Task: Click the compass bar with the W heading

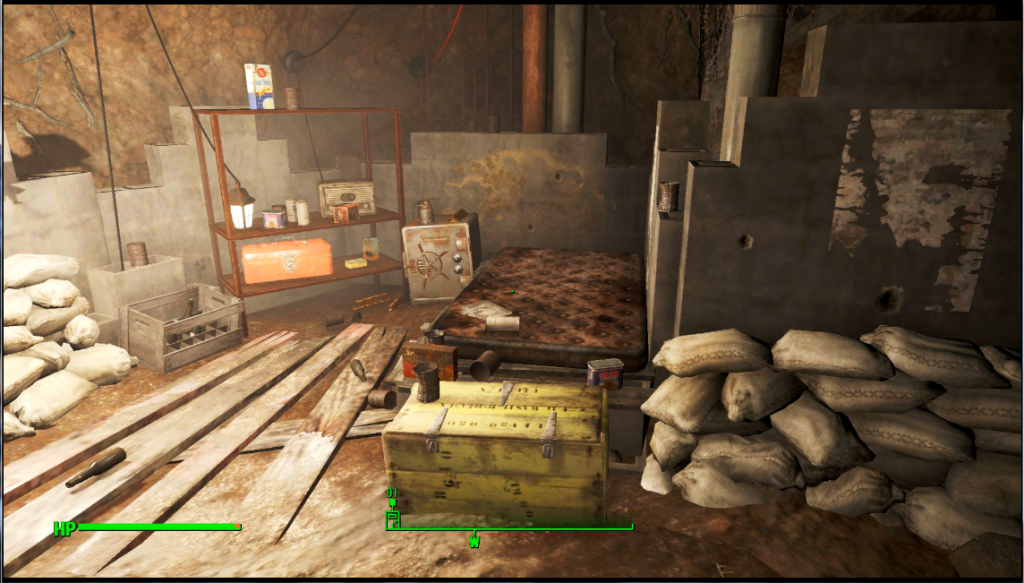Action: click(x=510, y=528)
